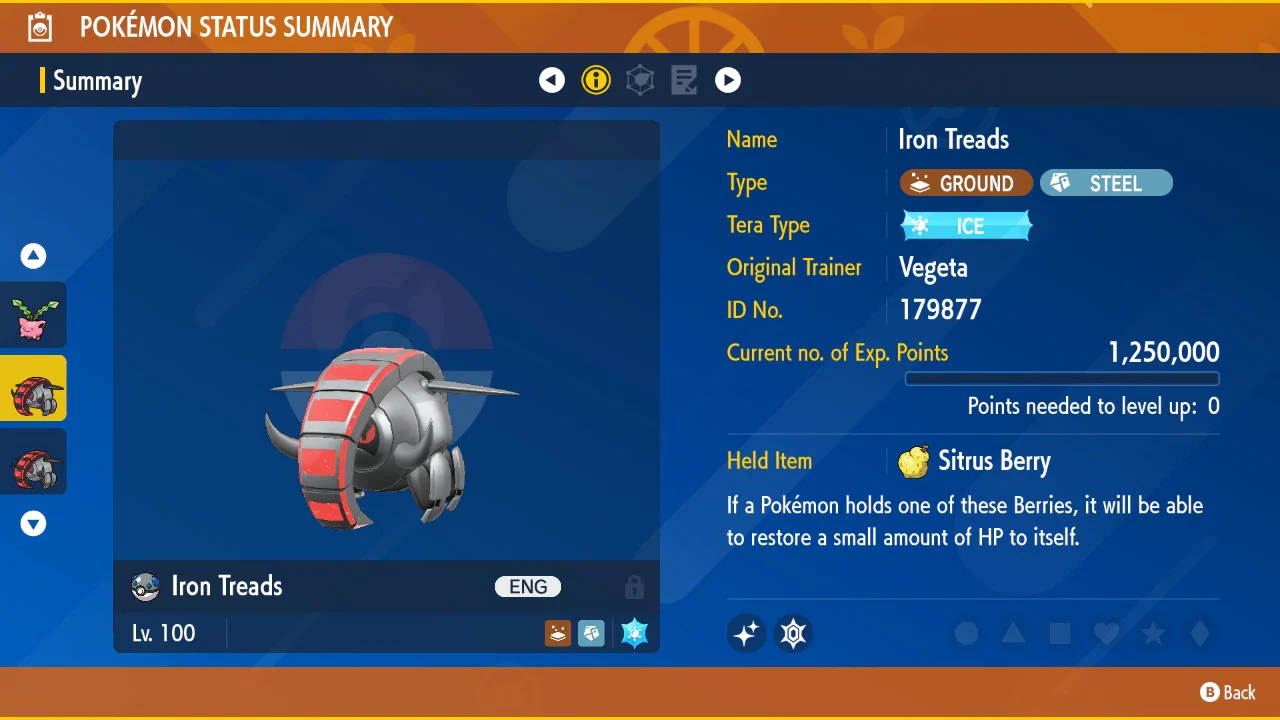Click the down arrow below the Pokémon list
This screenshot has height=720, width=1280.
34,523
